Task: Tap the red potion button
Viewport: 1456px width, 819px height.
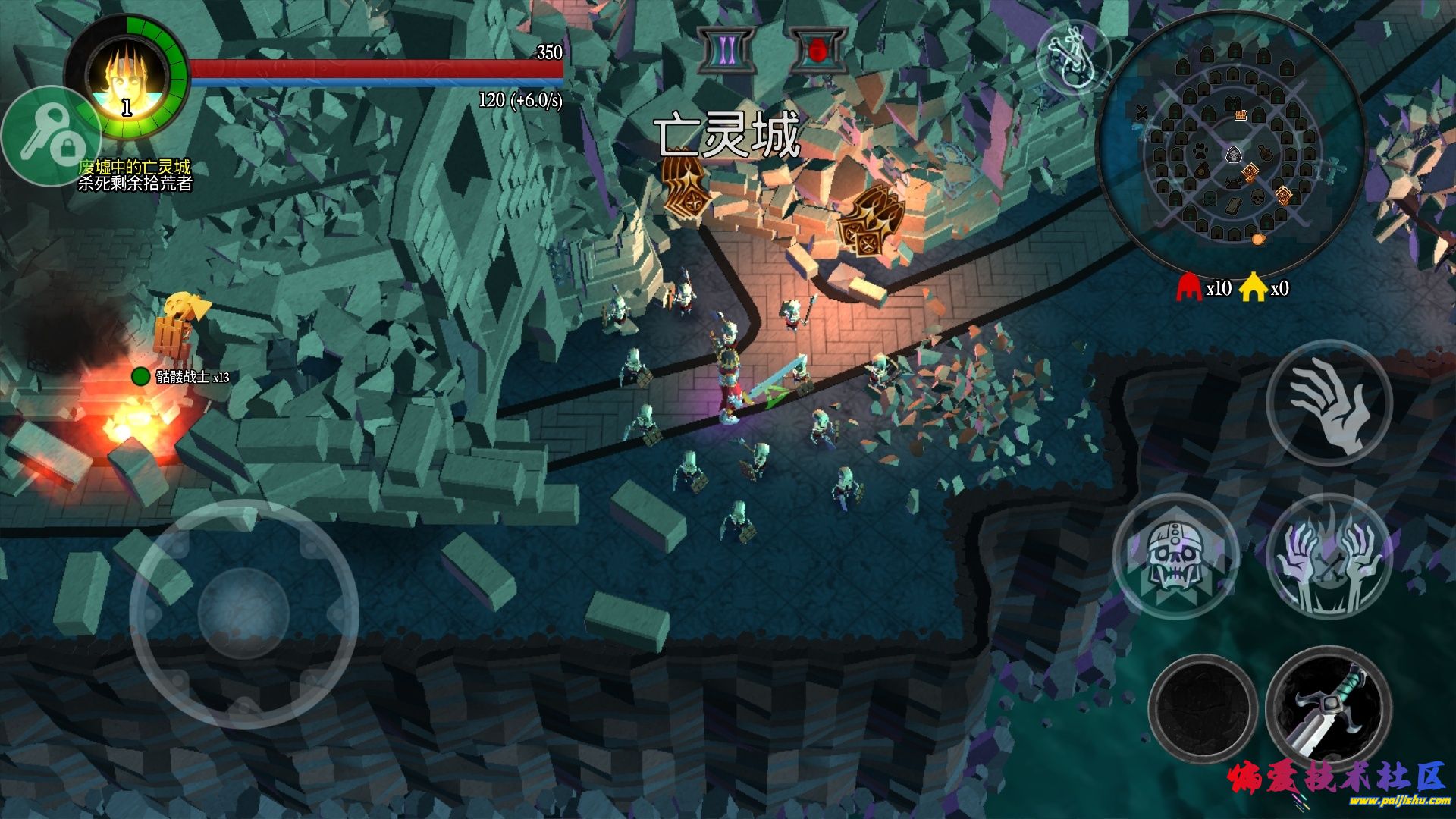Action: point(817,50)
